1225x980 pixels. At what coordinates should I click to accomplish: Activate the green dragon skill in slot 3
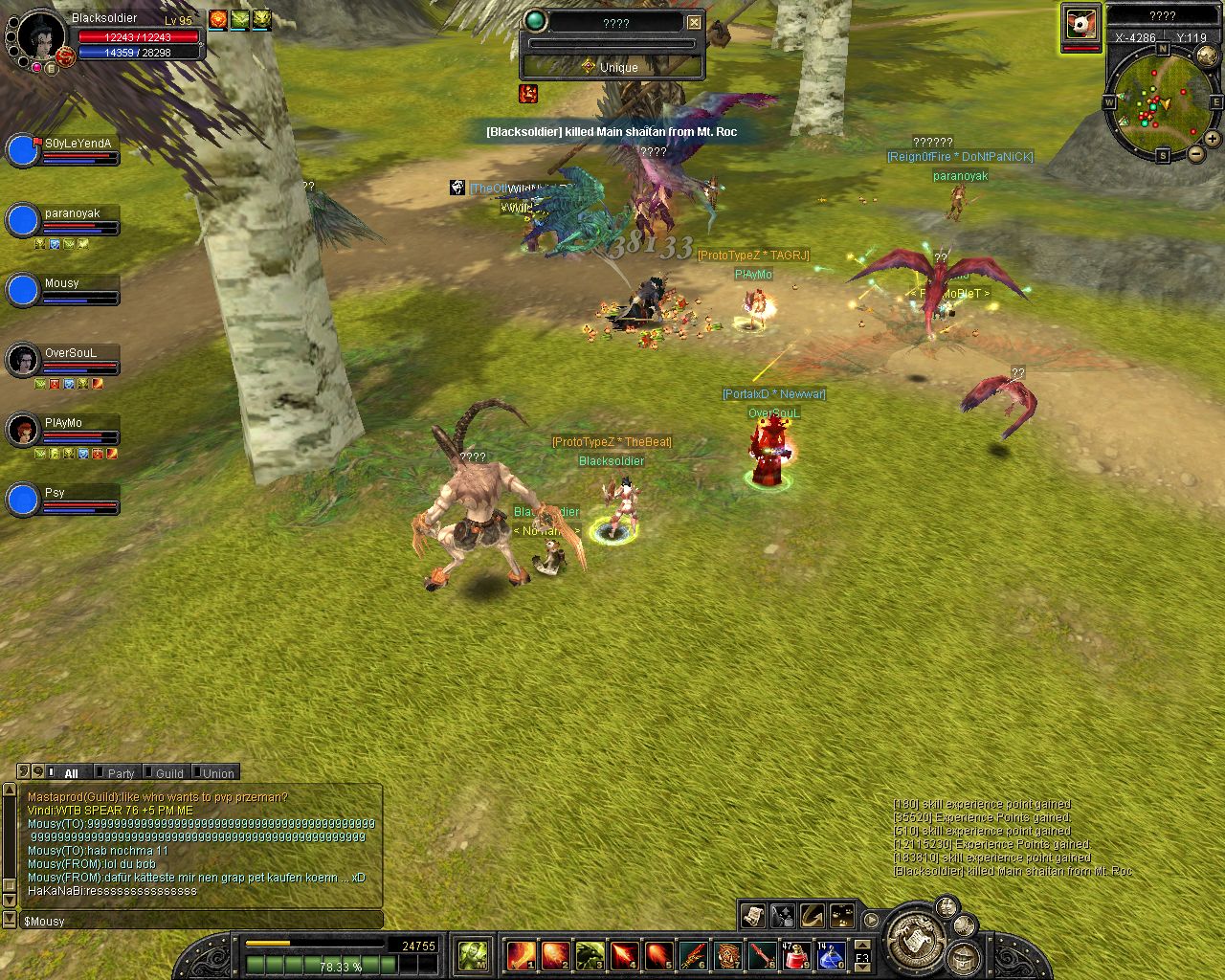[x=590, y=954]
